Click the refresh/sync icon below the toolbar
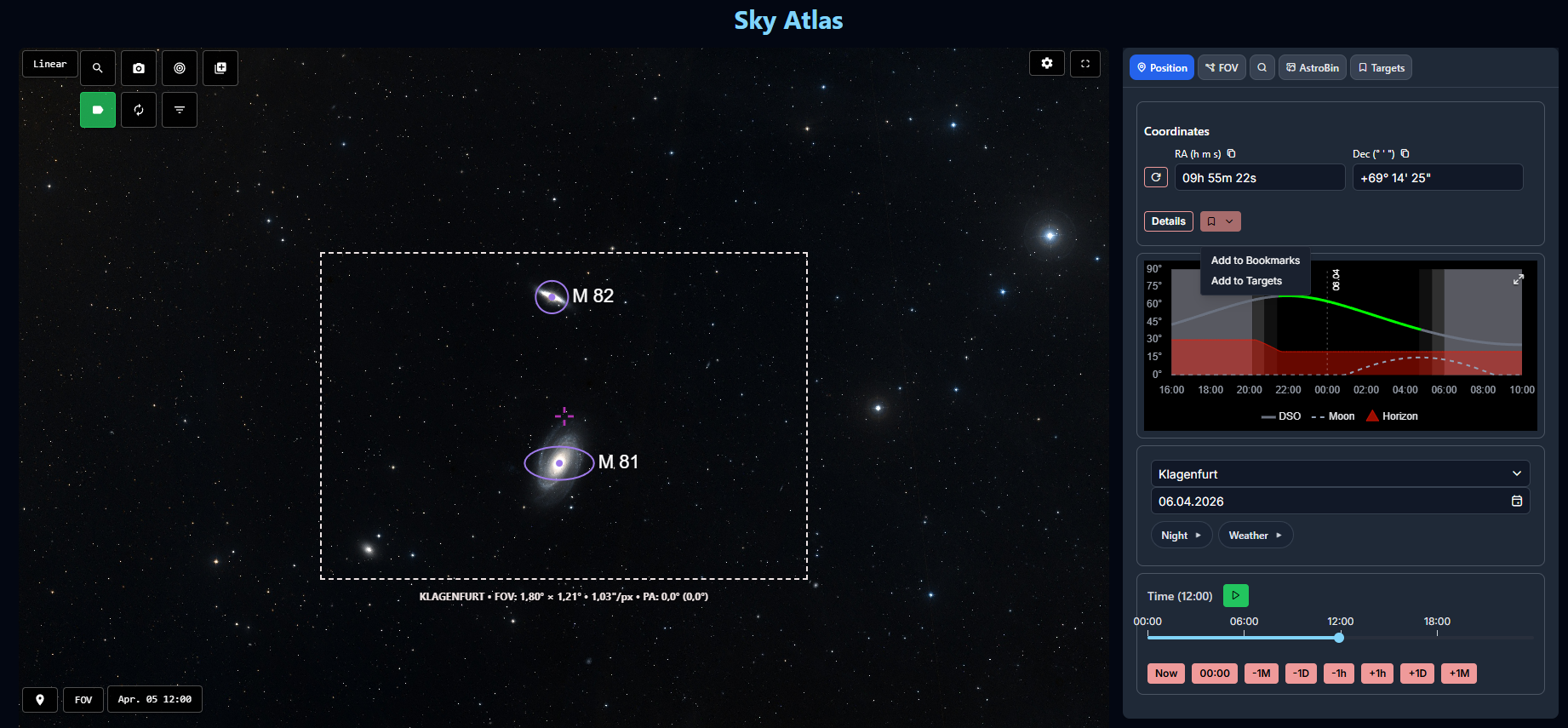This screenshot has width=1568, height=728. [x=139, y=109]
